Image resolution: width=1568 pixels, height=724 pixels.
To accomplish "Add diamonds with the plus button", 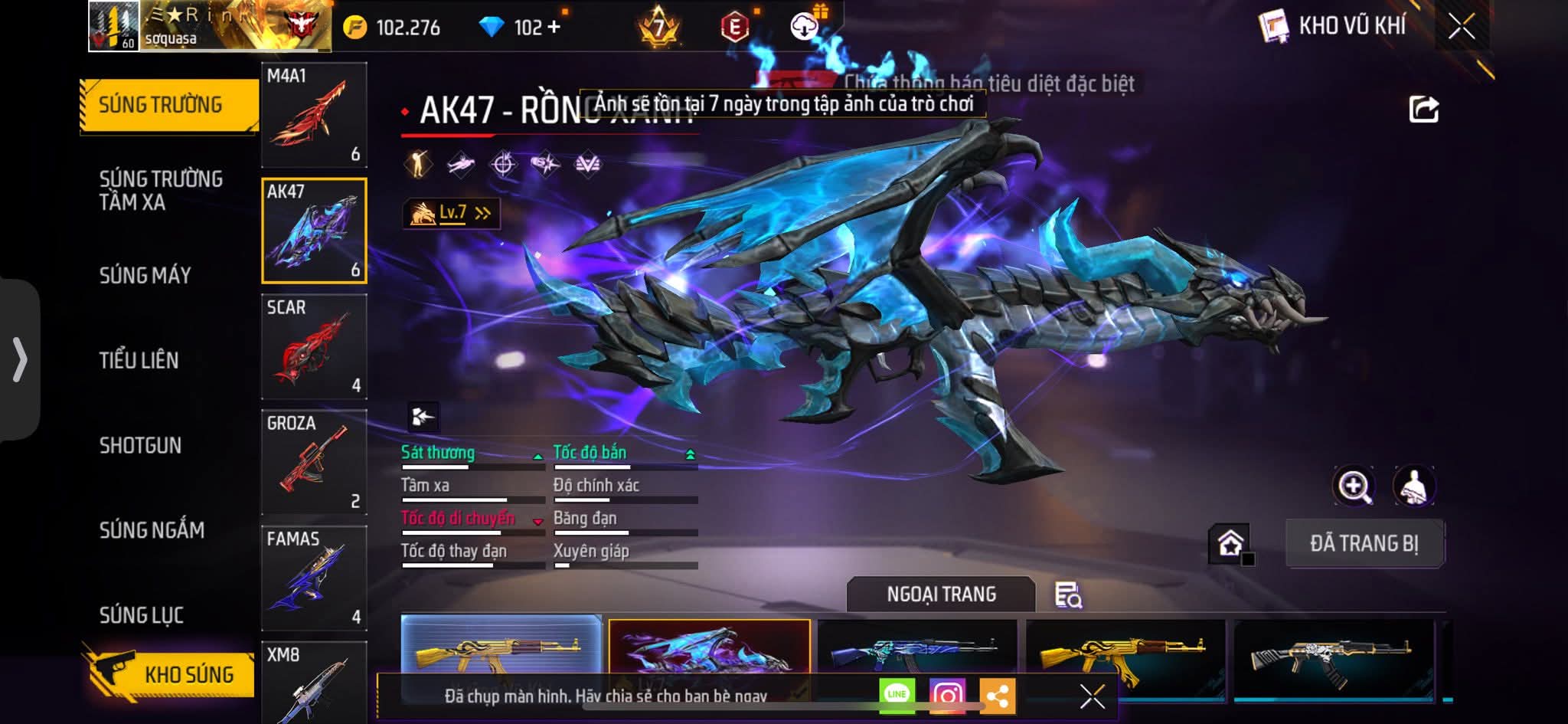I will tap(554, 28).
